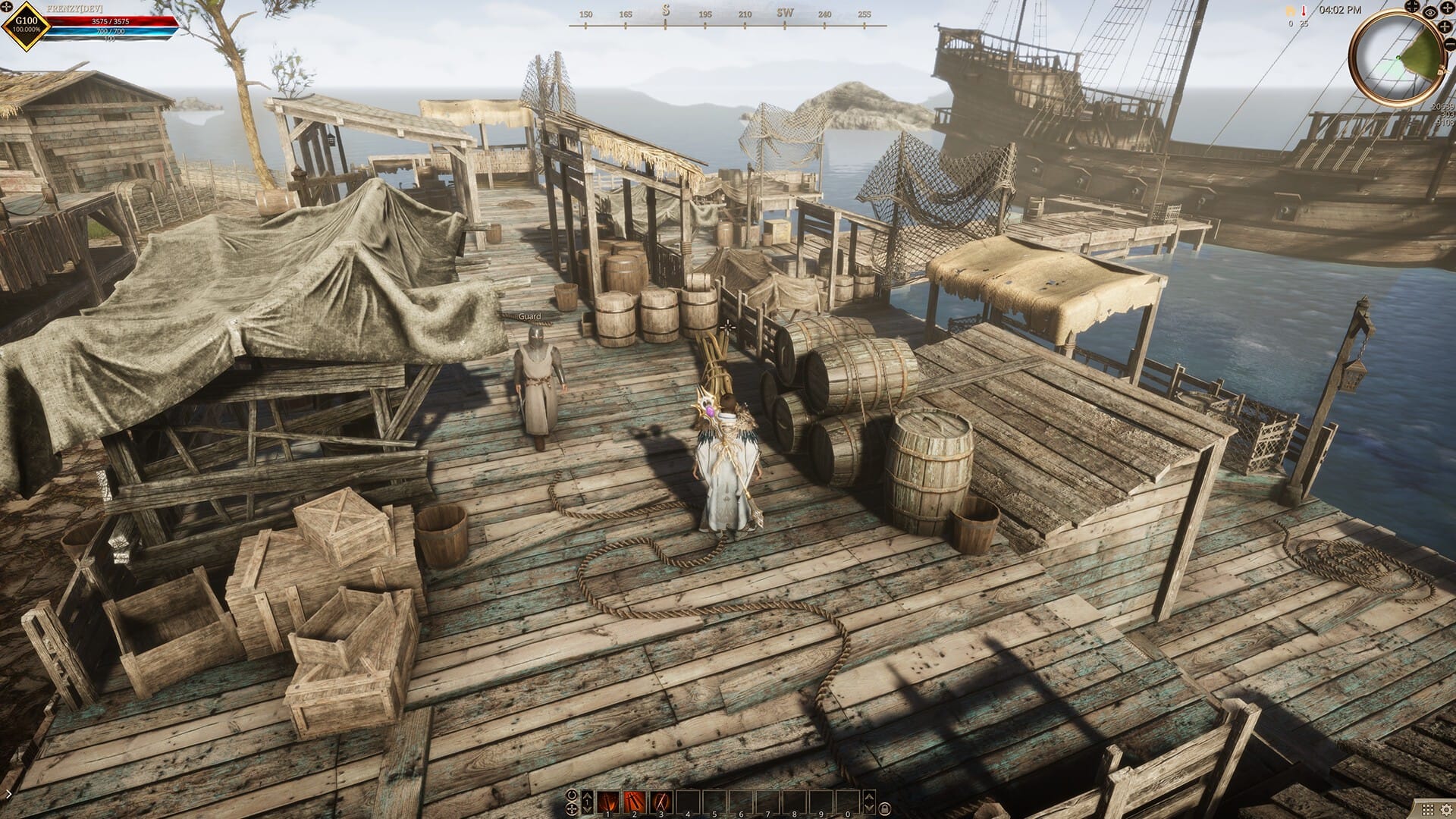Toggle the eye icon on the minimap

point(1429,13)
